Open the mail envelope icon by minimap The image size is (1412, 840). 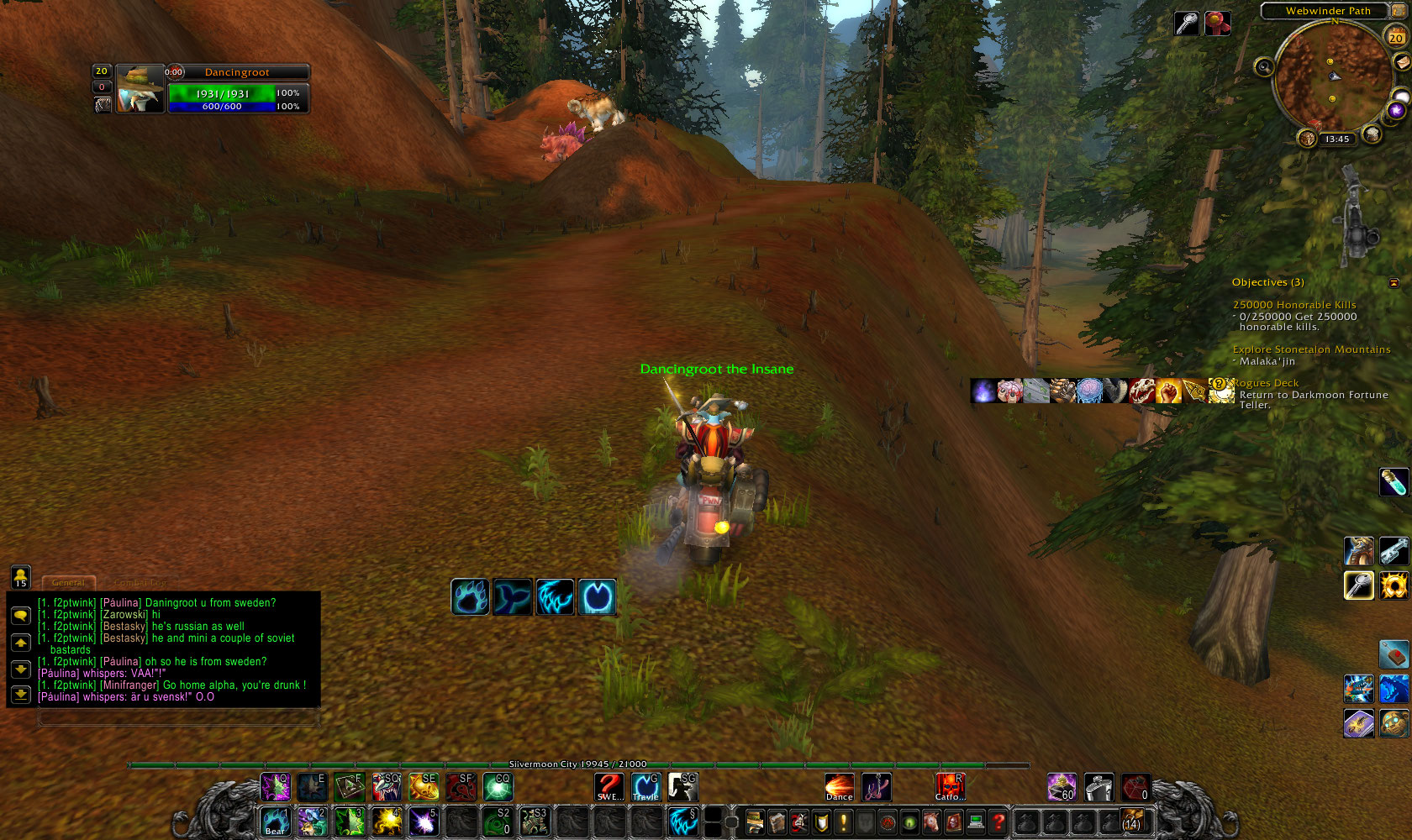(x=1402, y=62)
